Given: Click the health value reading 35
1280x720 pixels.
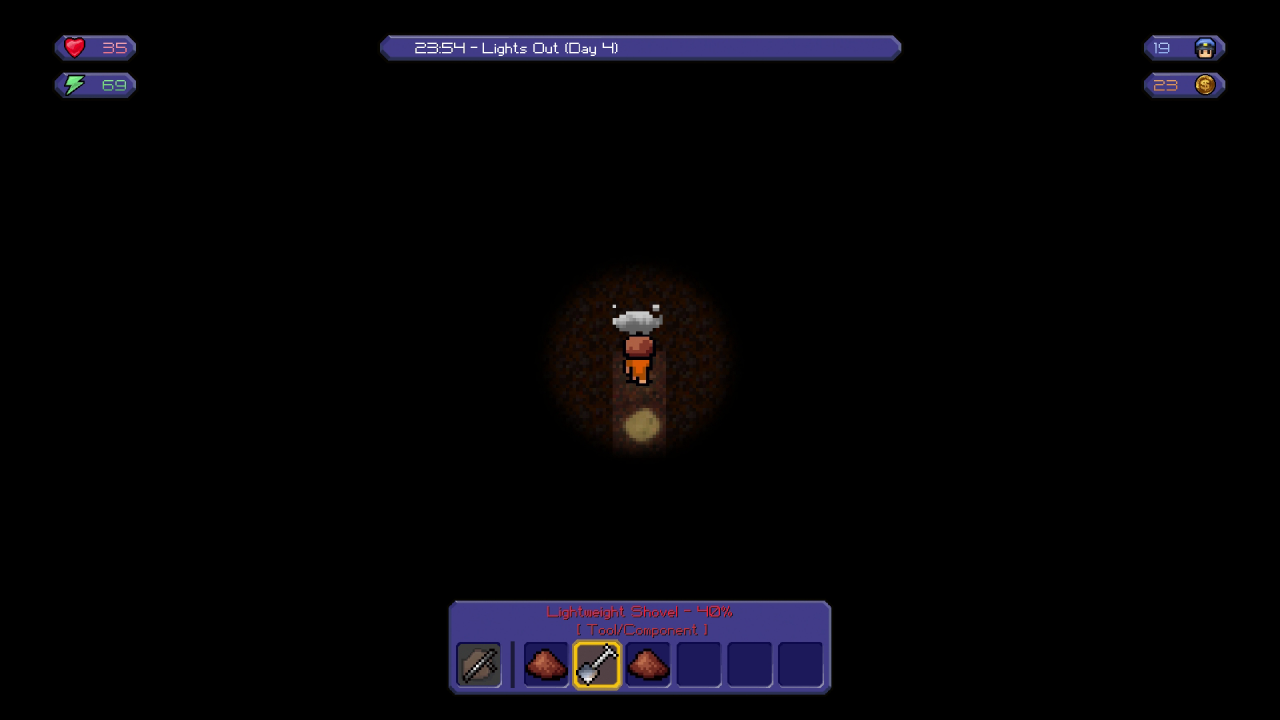Looking at the screenshot, I should [114, 48].
